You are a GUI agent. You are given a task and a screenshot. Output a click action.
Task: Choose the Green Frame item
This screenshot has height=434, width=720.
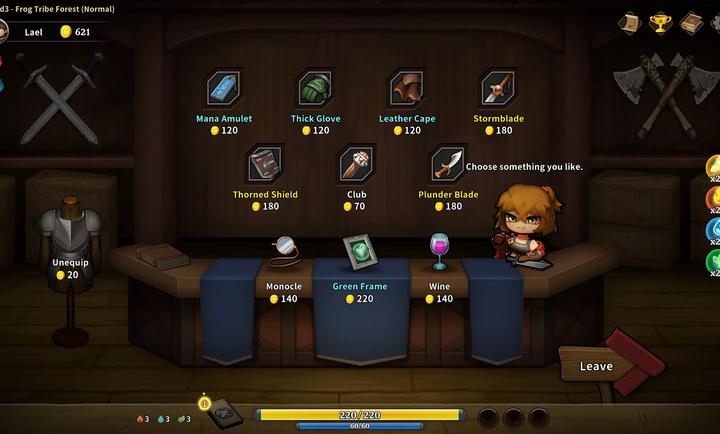coord(359,250)
